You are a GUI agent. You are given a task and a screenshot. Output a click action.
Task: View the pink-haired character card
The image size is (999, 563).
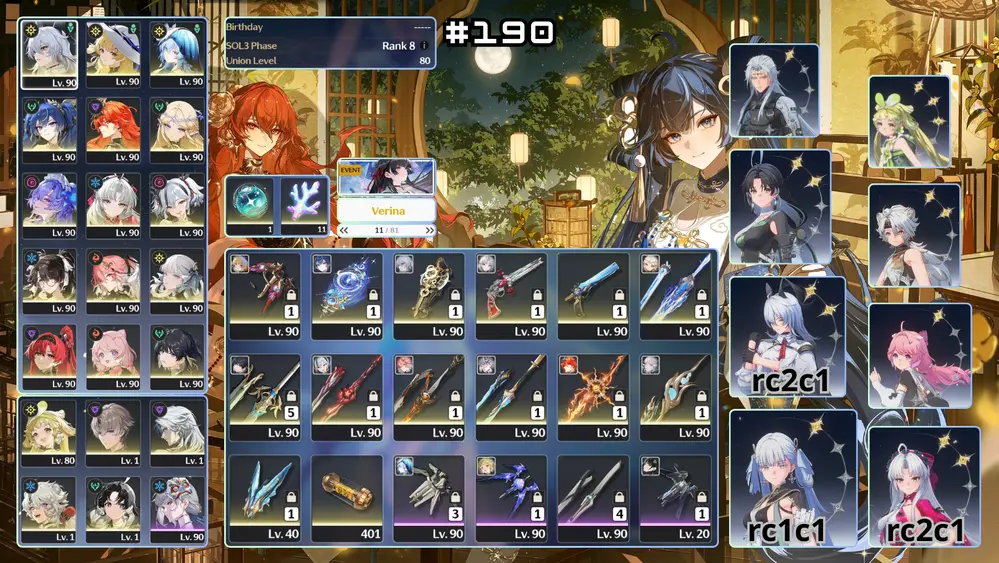(x=920, y=356)
